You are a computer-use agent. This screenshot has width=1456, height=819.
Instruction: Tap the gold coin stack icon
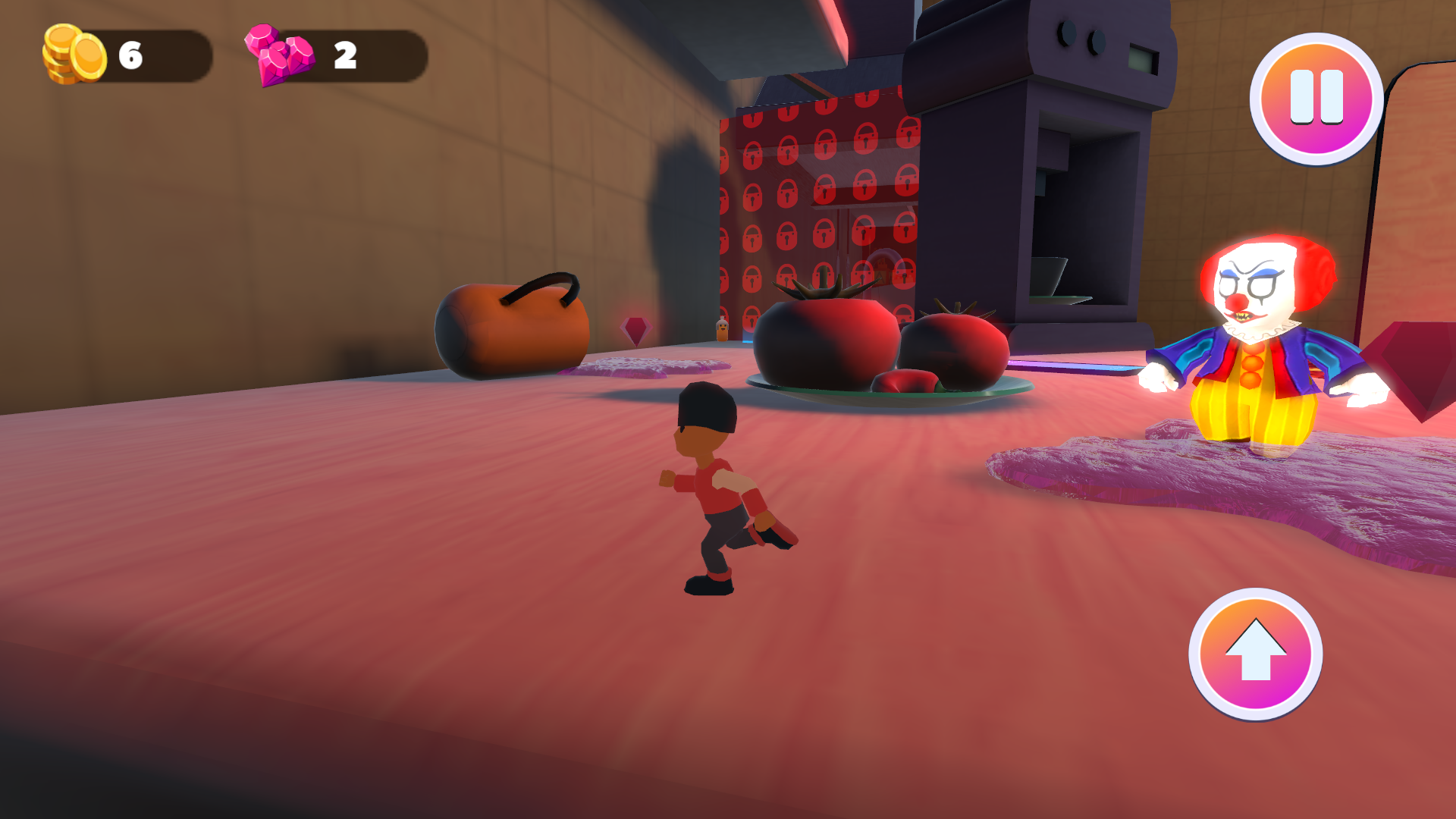[72, 53]
